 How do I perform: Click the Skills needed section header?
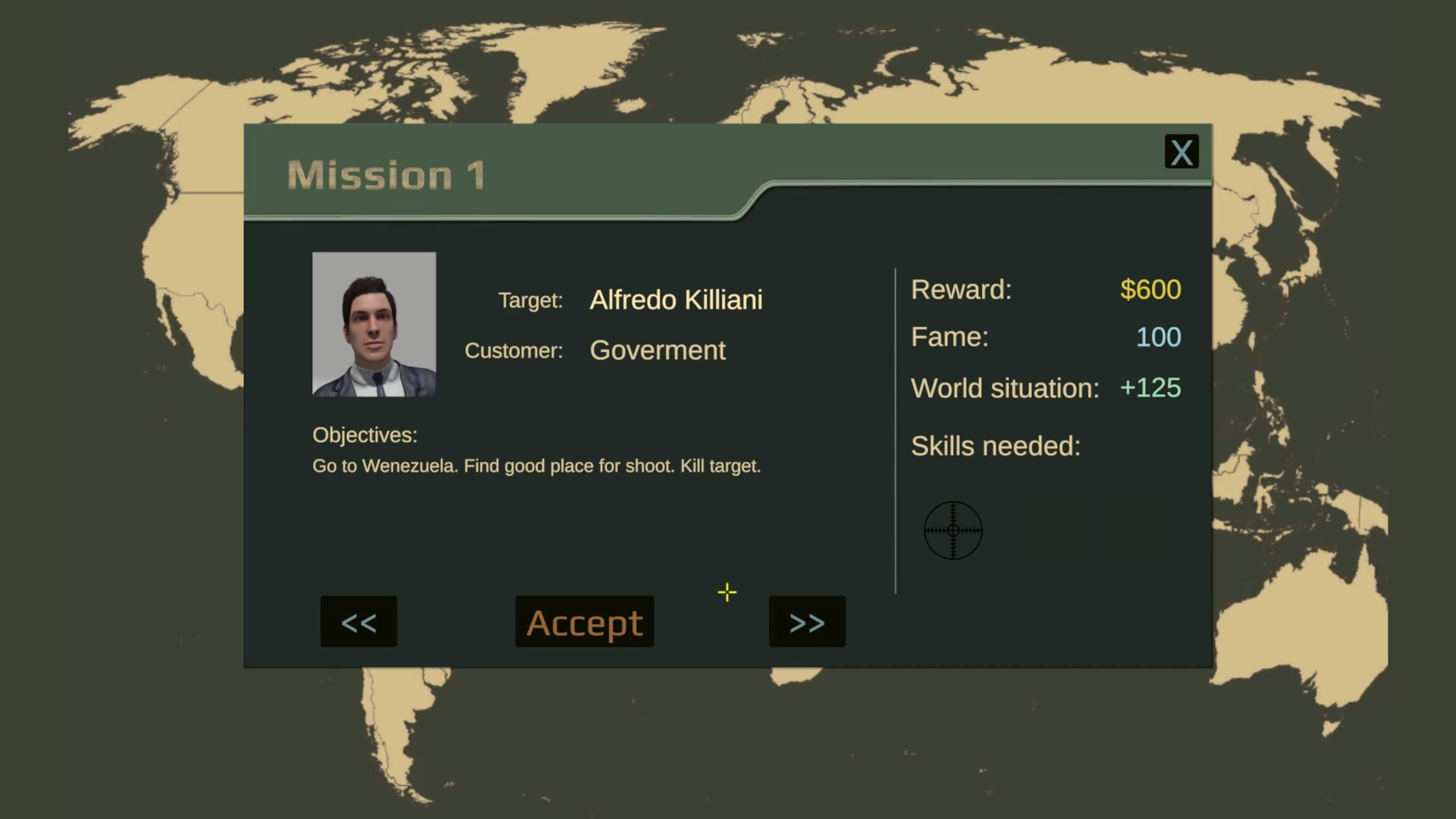[995, 446]
